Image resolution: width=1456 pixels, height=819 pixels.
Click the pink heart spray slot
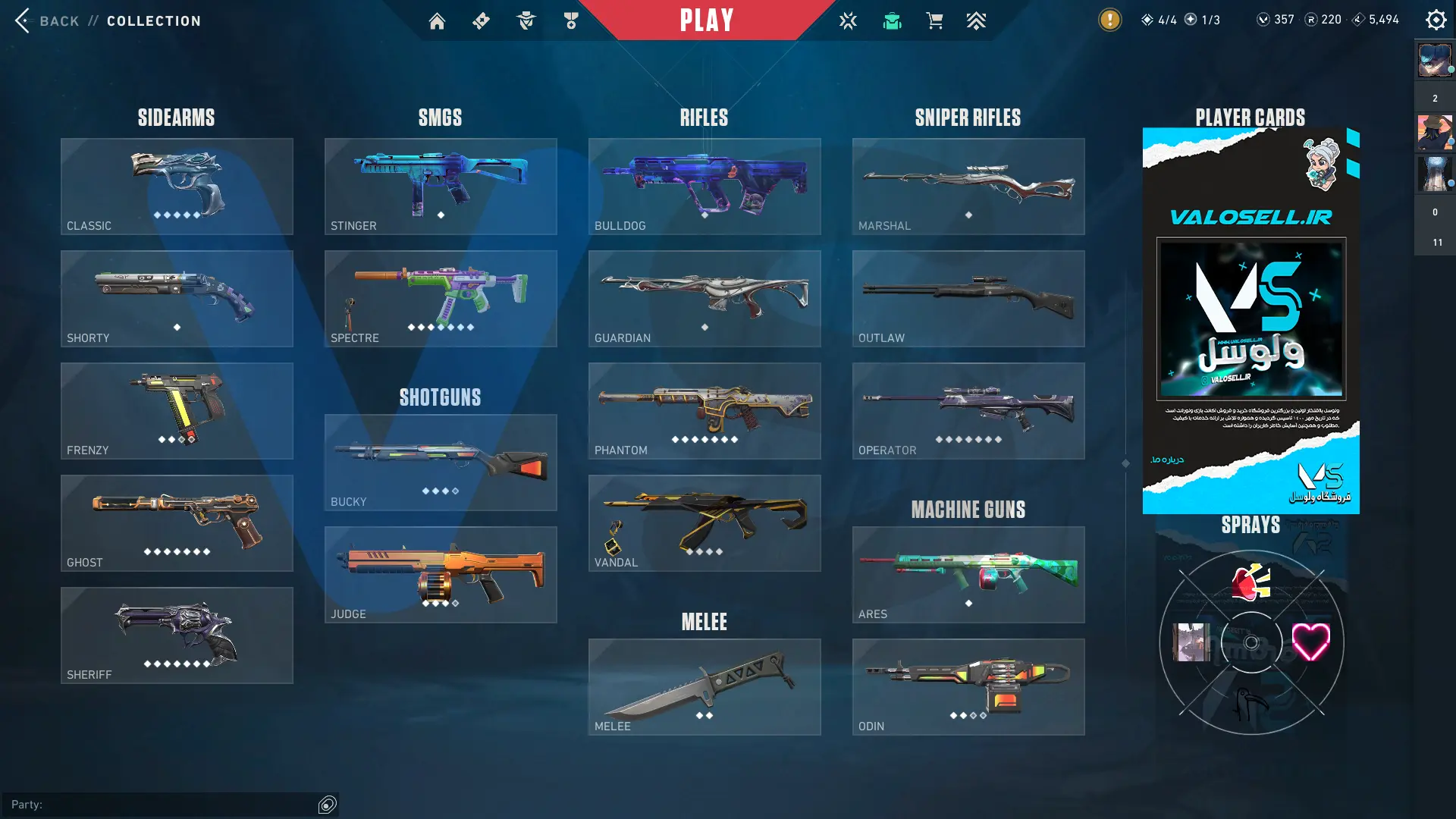[1310, 642]
